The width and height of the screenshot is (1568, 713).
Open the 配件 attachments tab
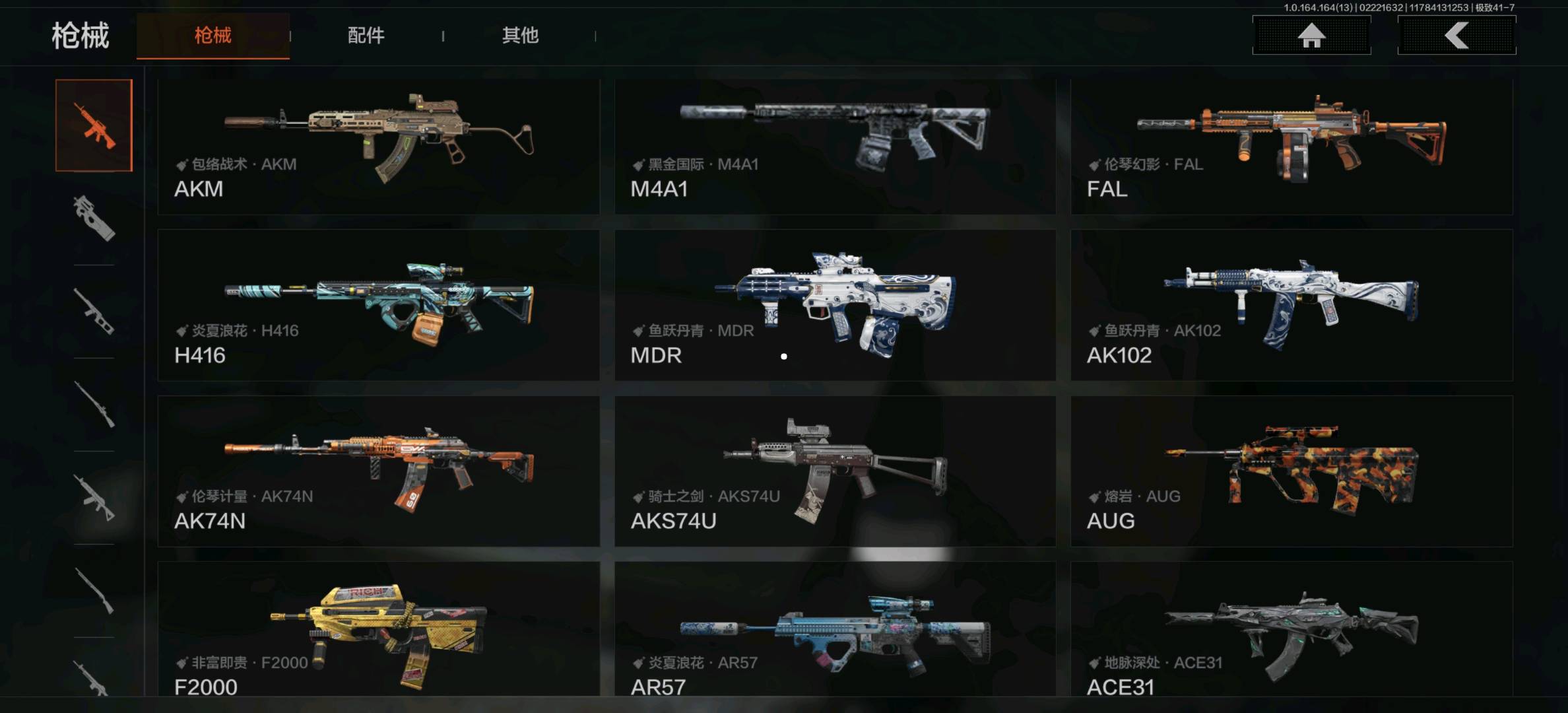pos(366,36)
